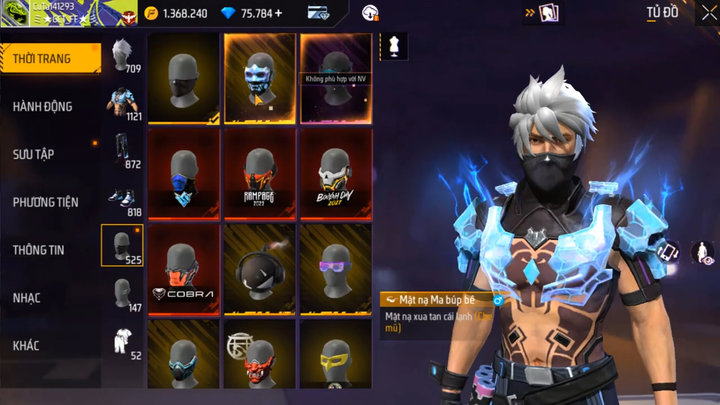Select the shirt category with 1121 items

123,102
